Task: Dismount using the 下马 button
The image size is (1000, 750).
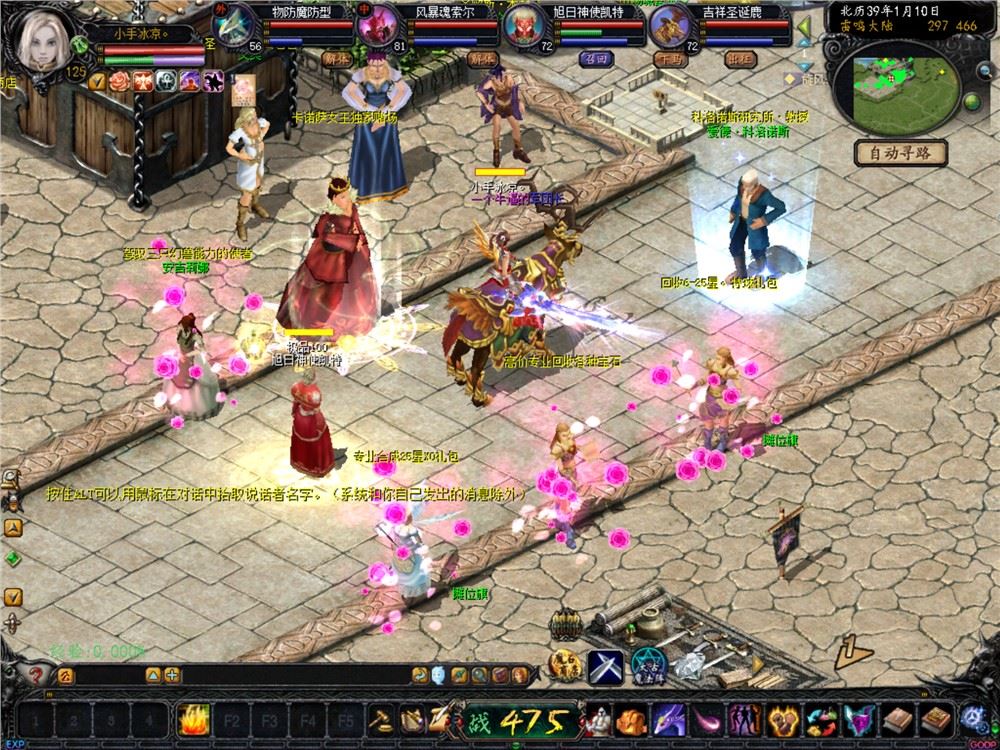Action: [667, 58]
